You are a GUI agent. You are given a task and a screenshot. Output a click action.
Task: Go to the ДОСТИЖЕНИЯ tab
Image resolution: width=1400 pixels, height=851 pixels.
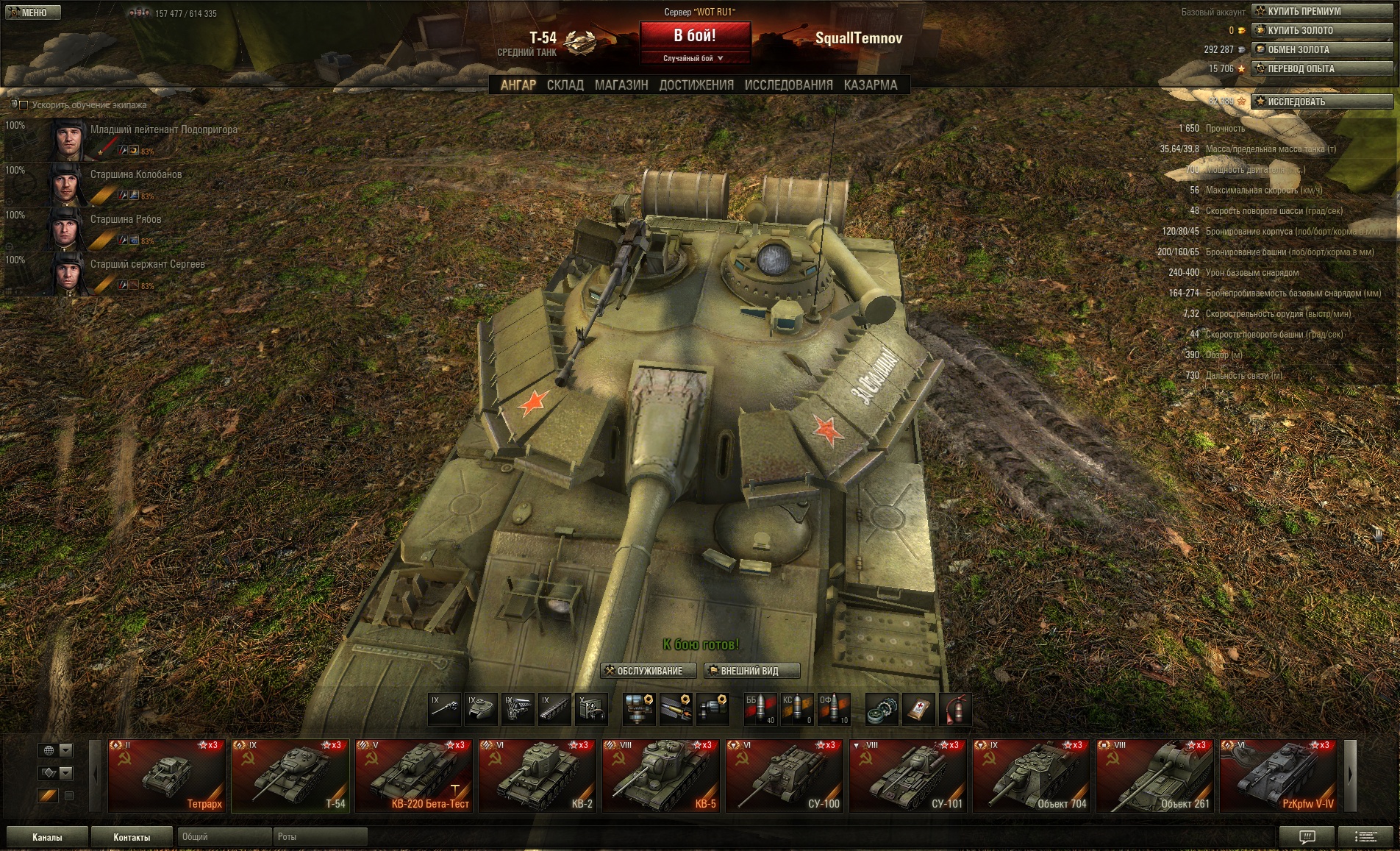696,85
